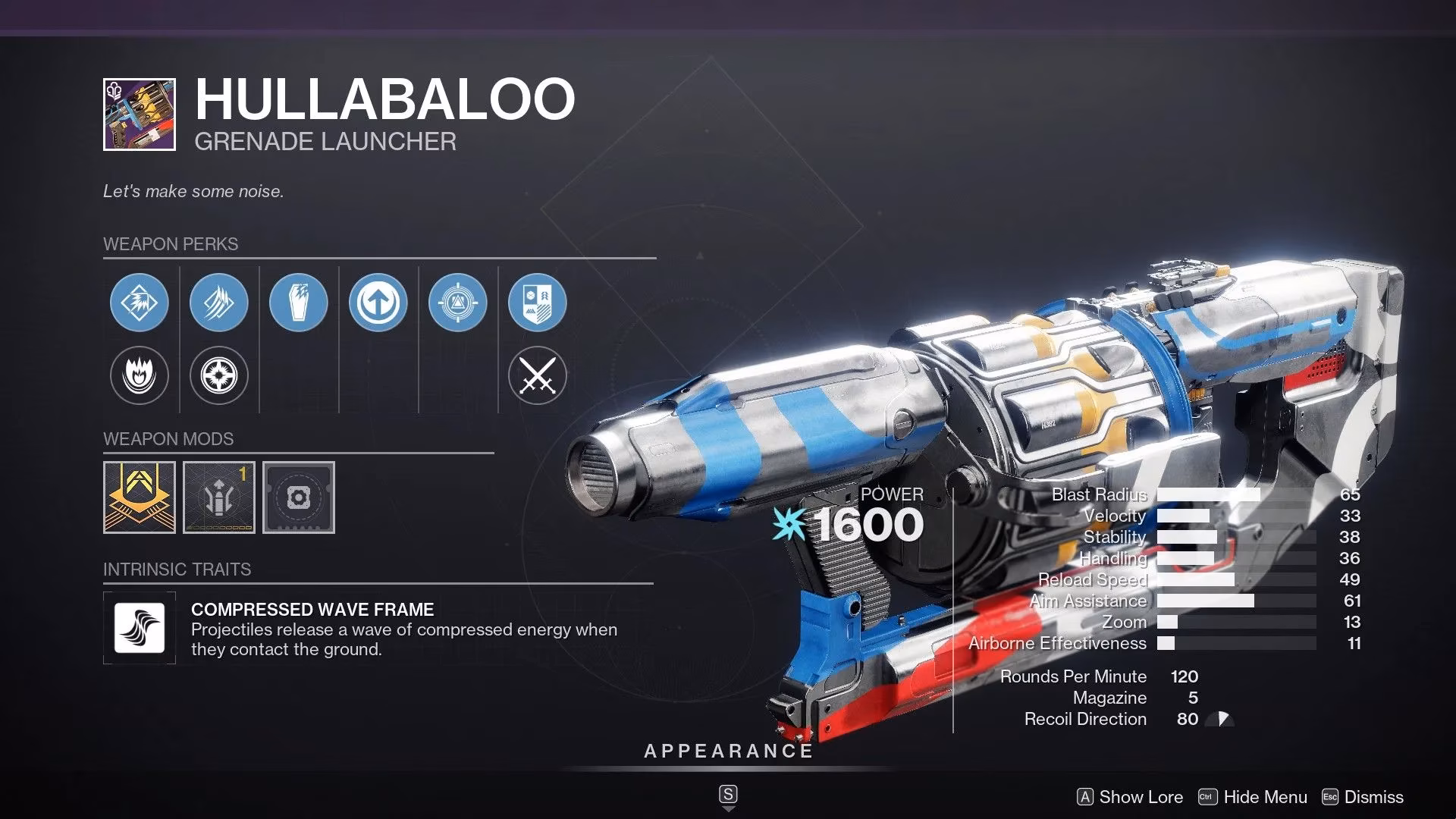Inspect the Compressed Wave Frame intrinsic trait icon
1456x819 pixels.
coord(139,628)
